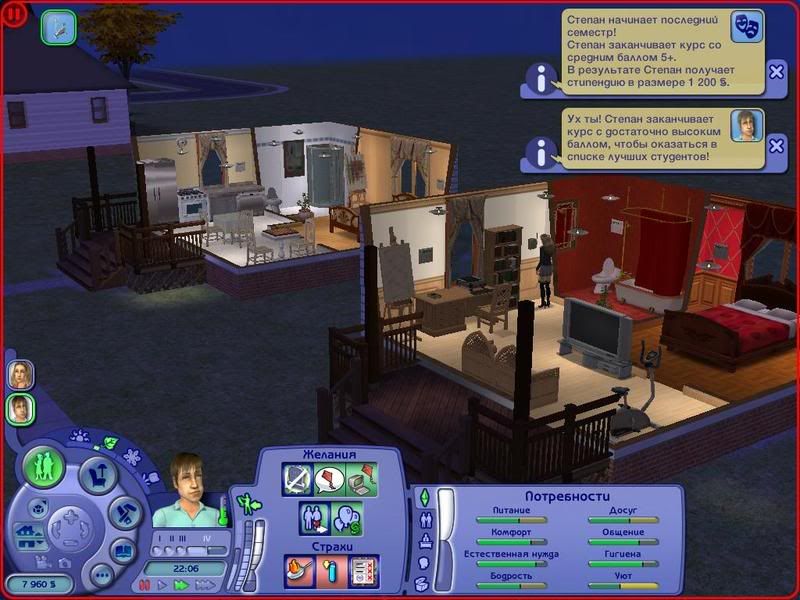Set game speed to normal play
Image resolution: width=800 pixels, height=600 pixels.
pos(163,585)
